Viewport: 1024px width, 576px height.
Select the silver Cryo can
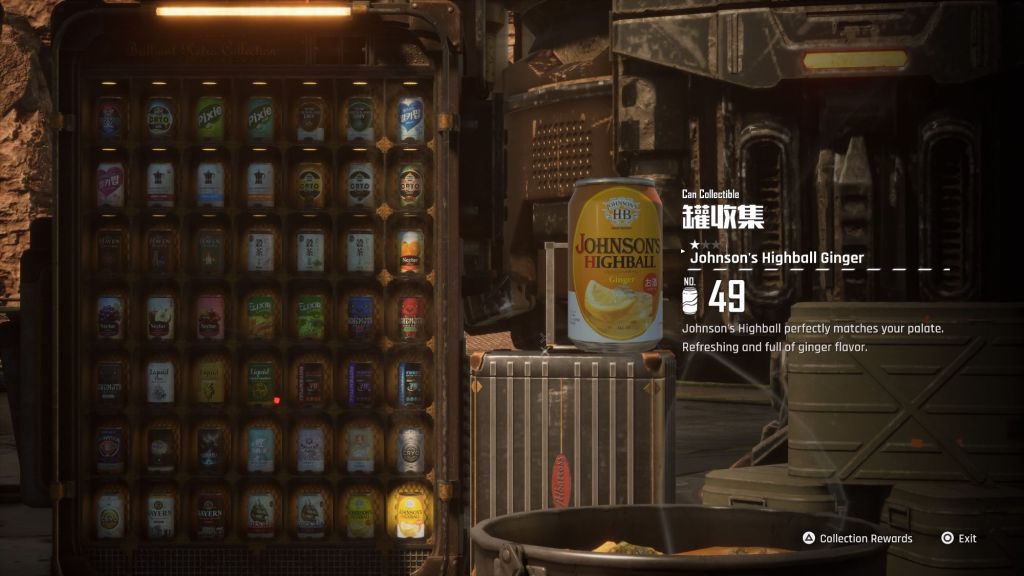(410, 449)
